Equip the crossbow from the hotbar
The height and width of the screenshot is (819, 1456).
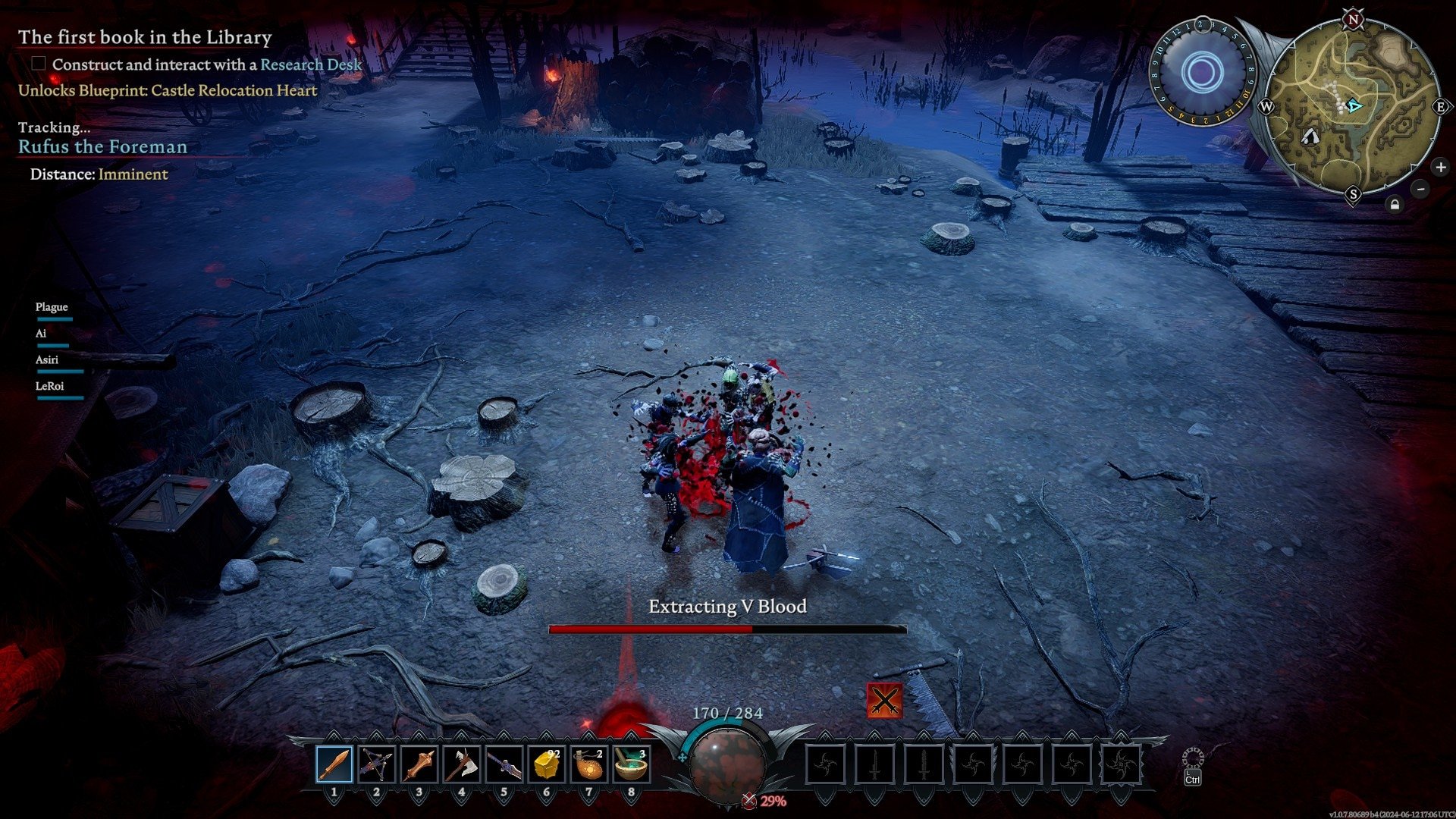coord(377,764)
